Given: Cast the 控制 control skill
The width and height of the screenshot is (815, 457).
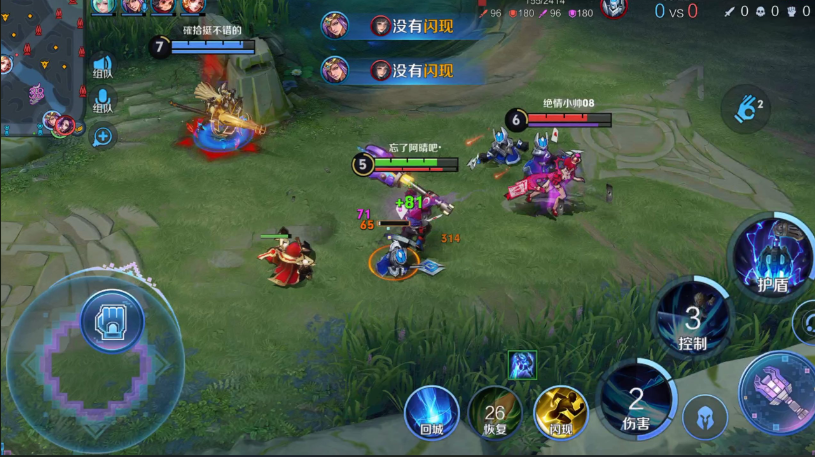Looking at the screenshot, I should pos(692,320).
